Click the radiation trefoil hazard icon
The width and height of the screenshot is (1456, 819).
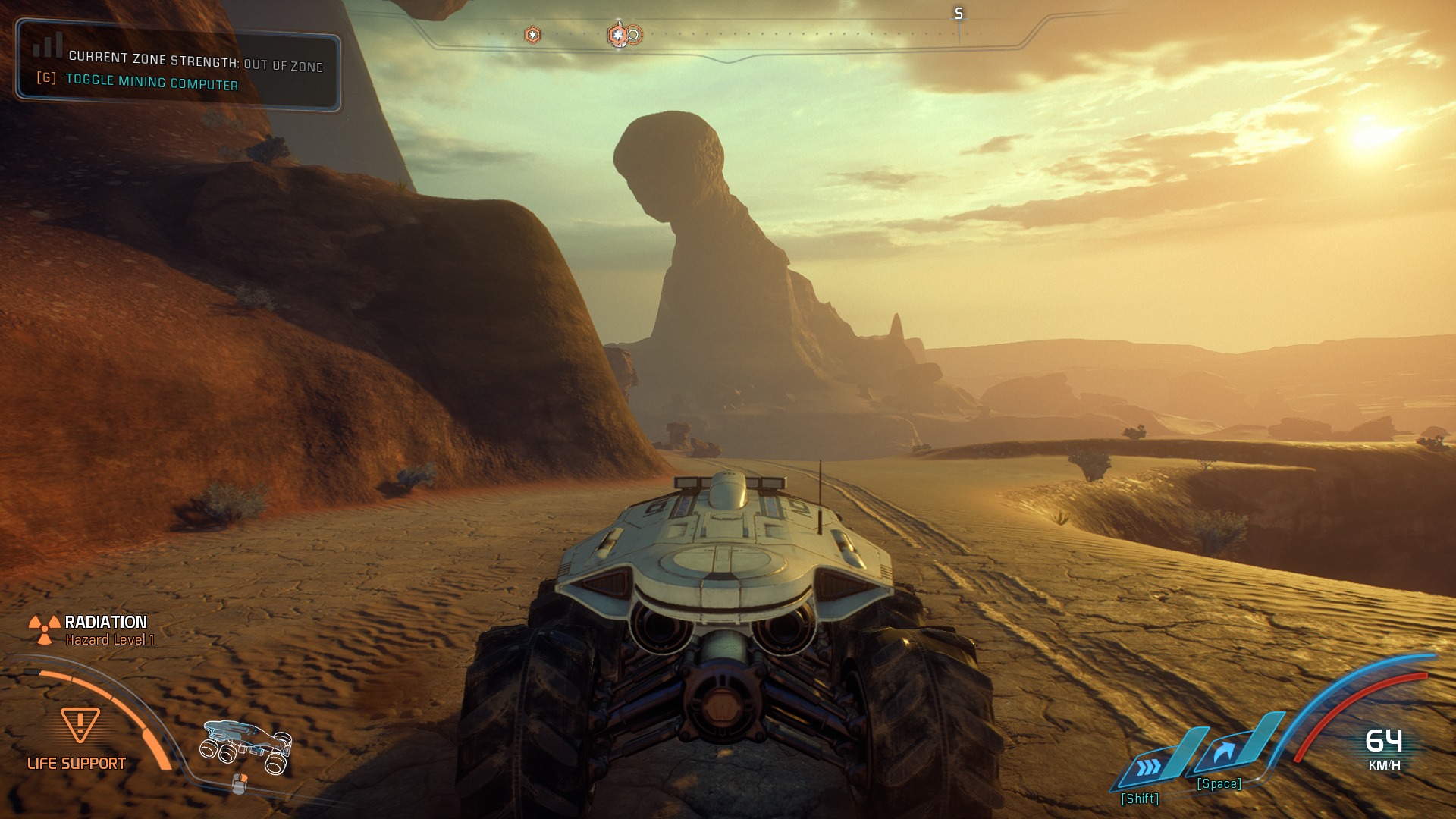click(44, 628)
